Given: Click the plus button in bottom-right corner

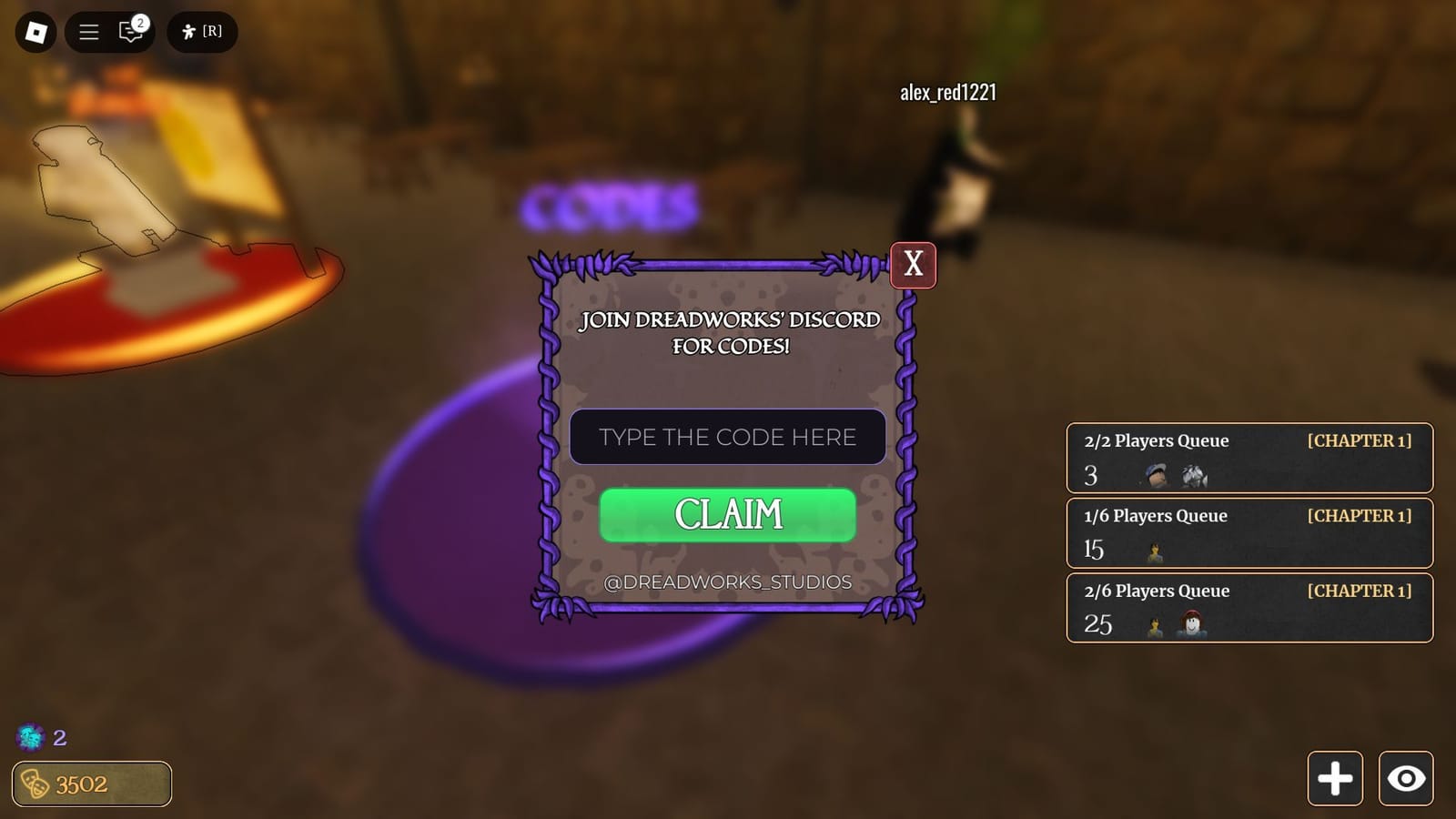Looking at the screenshot, I should [1335, 779].
